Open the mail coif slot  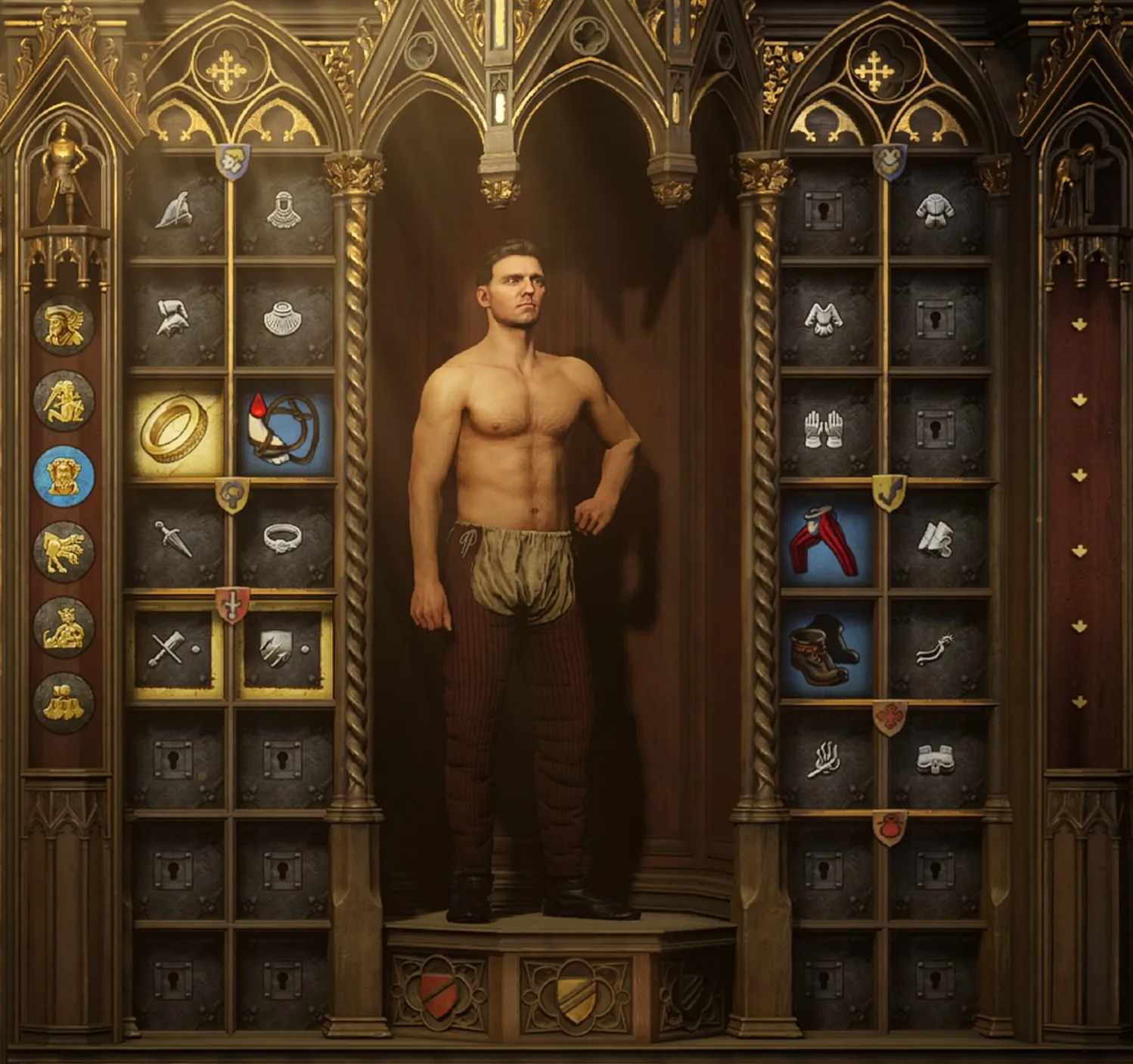[x=284, y=209]
